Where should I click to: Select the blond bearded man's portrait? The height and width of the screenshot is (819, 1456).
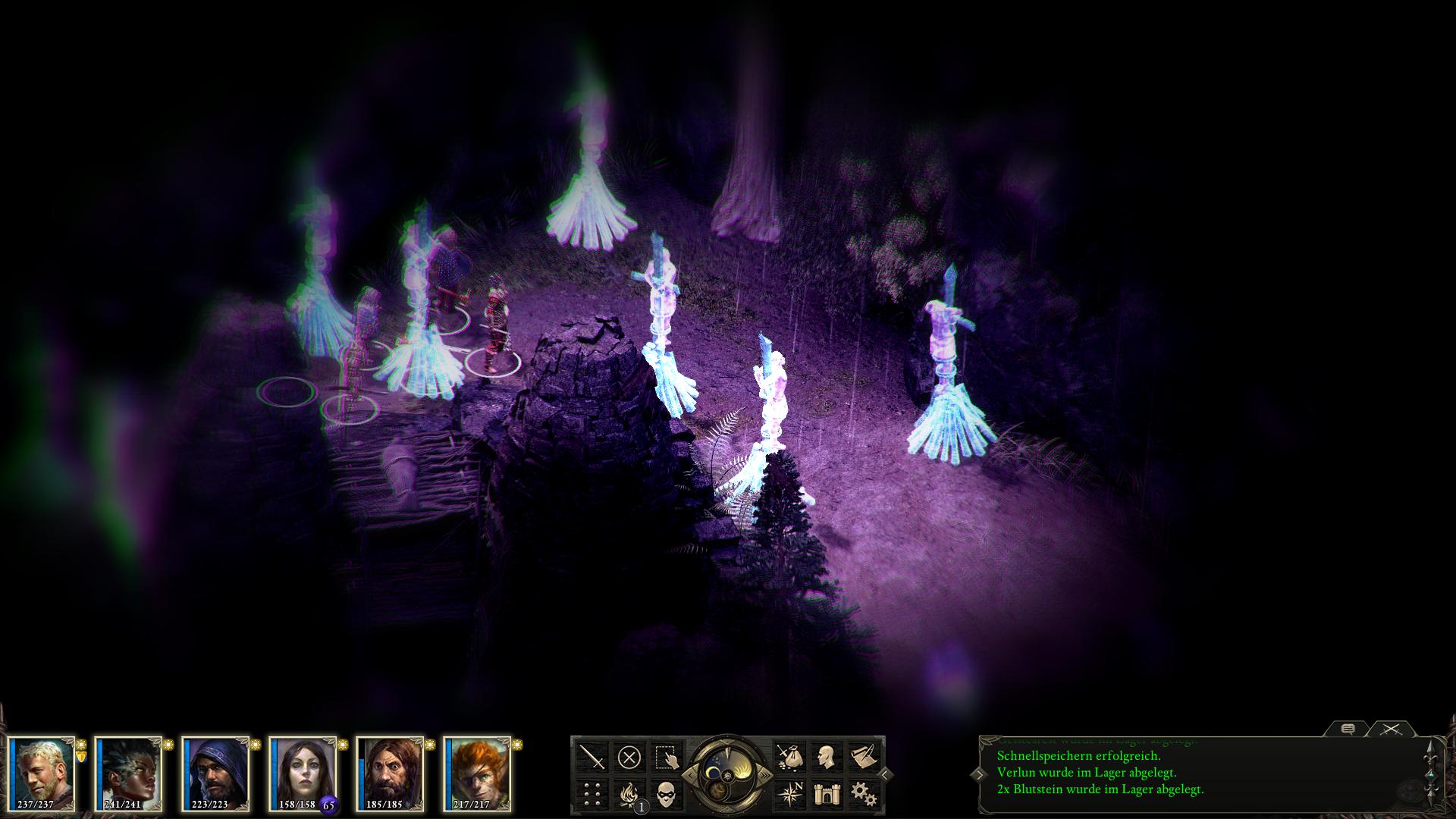point(42,773)
